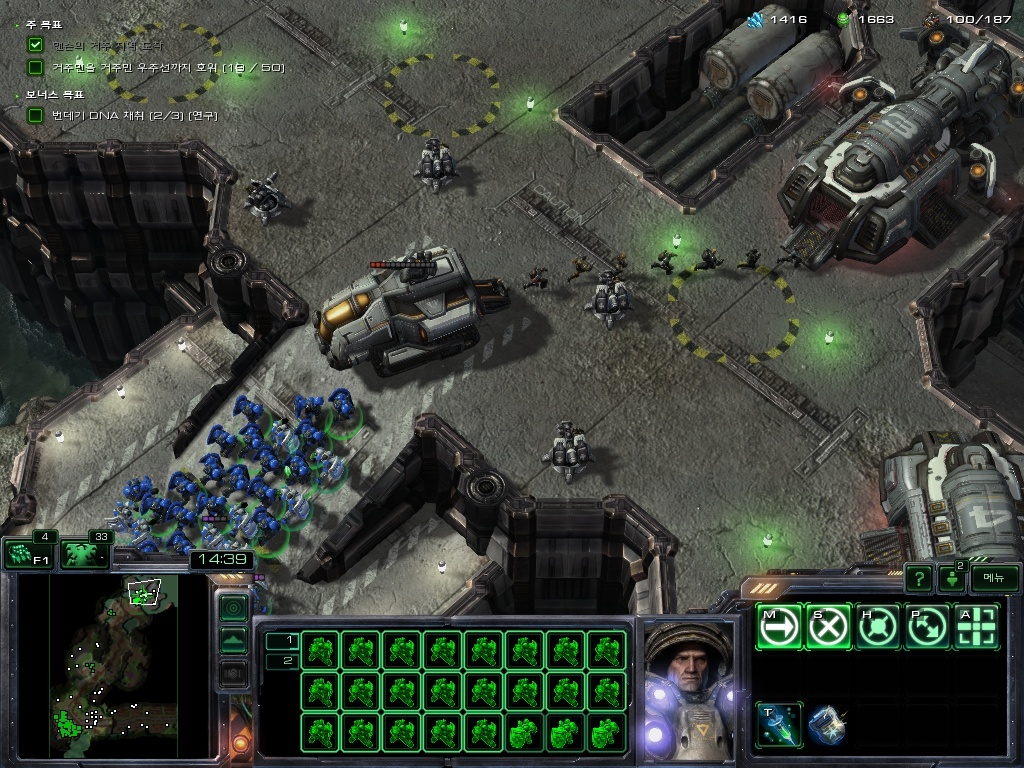
Task: Toggle the minimap terrain view button
Action: tap(233, 640)
